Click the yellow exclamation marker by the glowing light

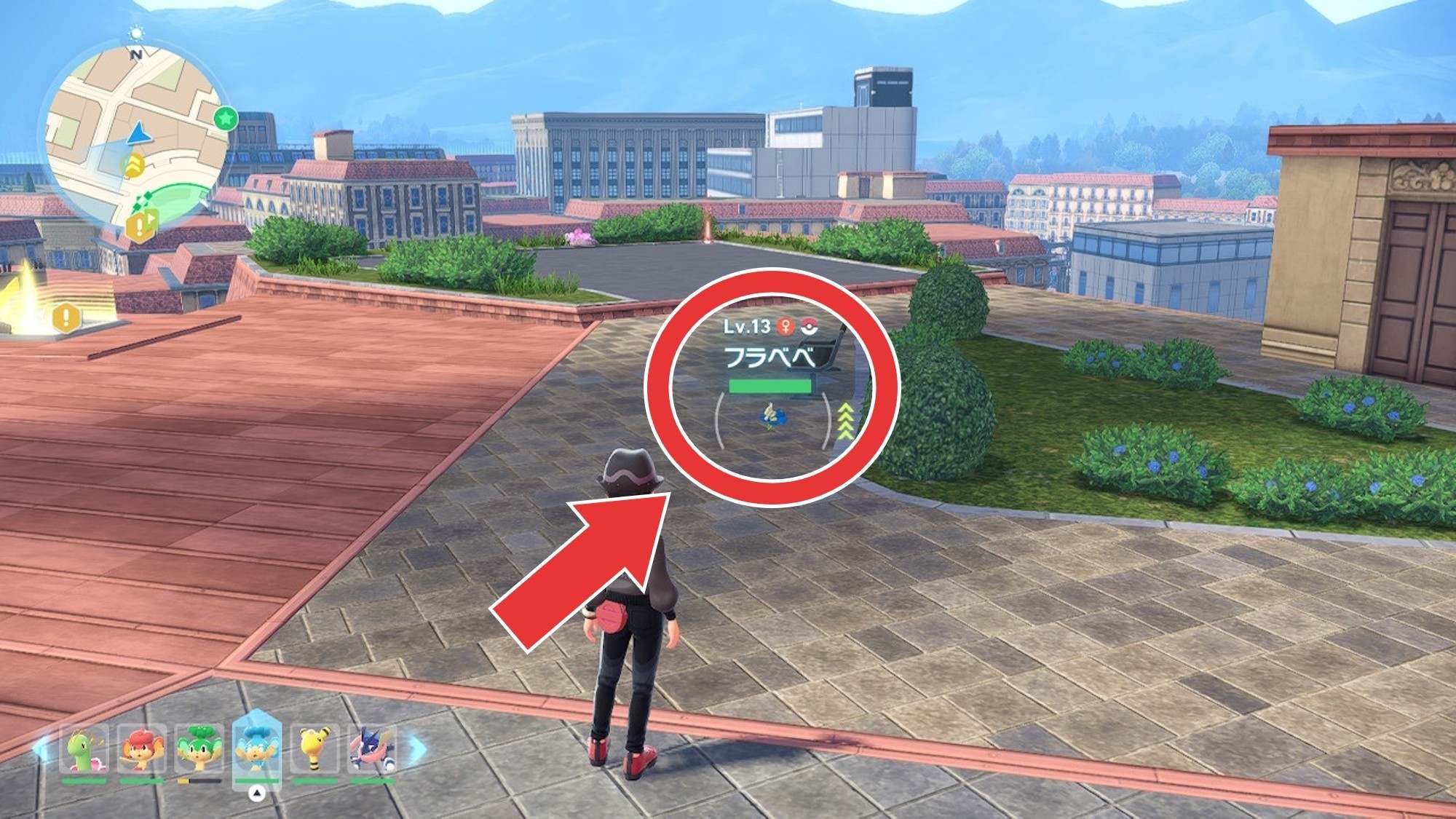point(67,317)
